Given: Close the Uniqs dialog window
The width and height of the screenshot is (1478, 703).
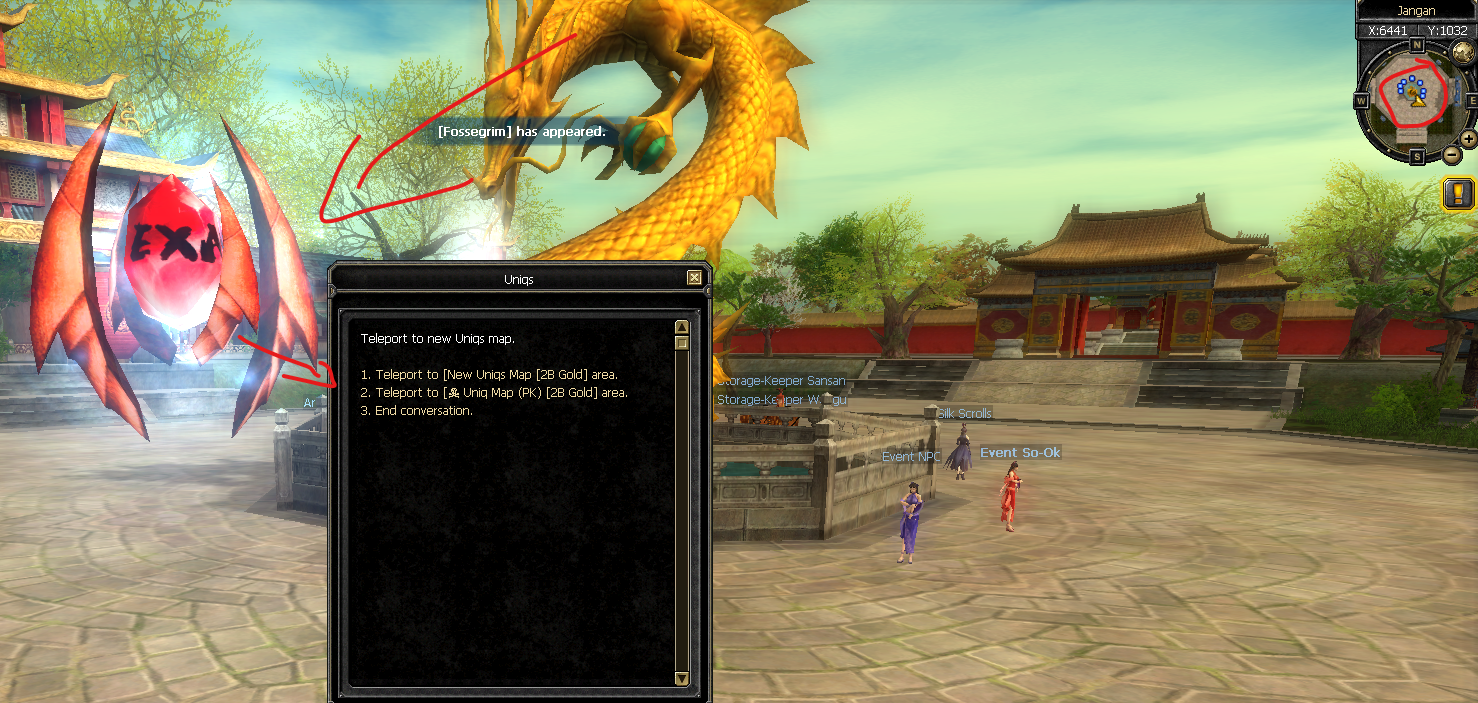Looking at the screenshot, I should click(x=694, y=278).
